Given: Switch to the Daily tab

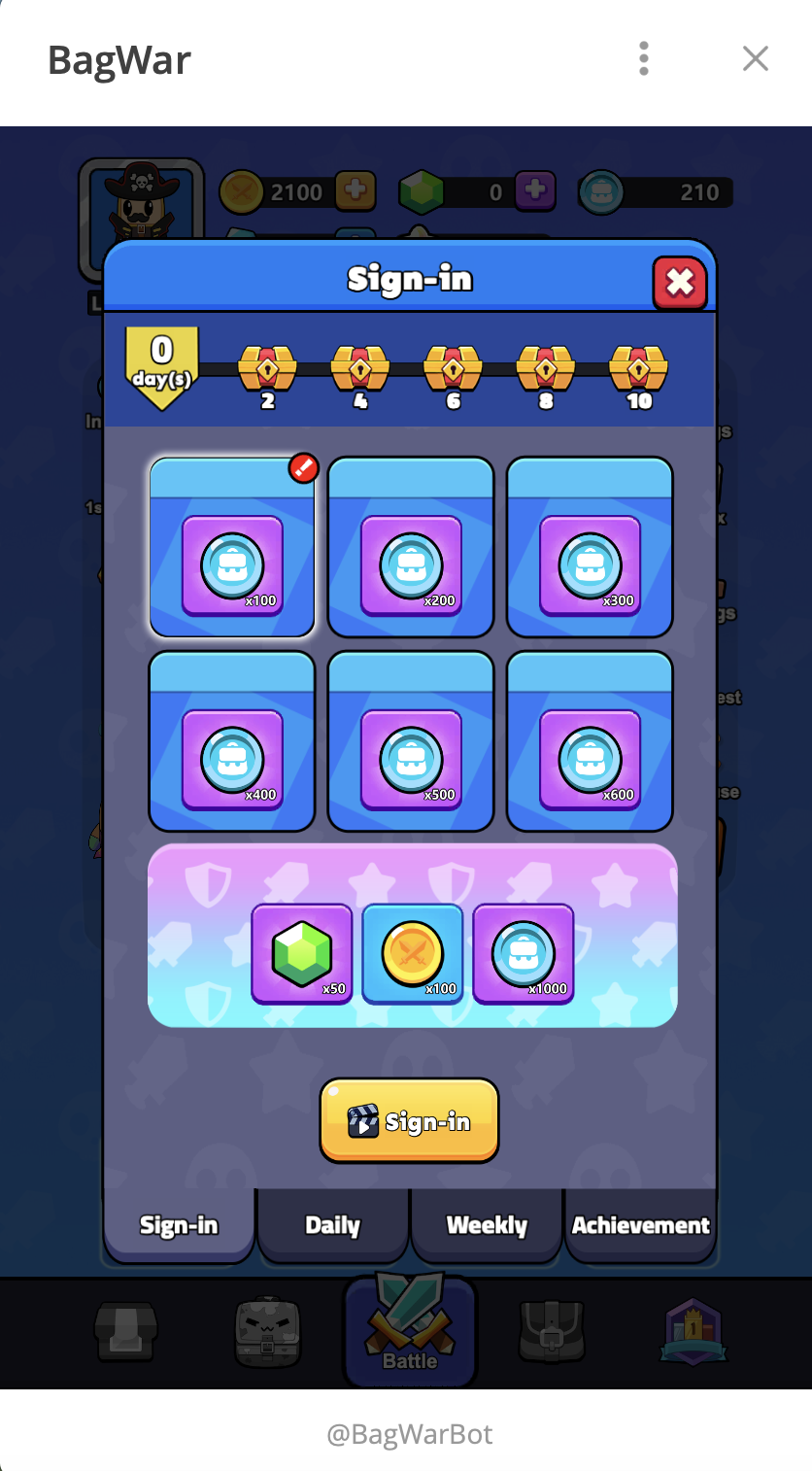Looking at the screenshot, I should 332,1225.
